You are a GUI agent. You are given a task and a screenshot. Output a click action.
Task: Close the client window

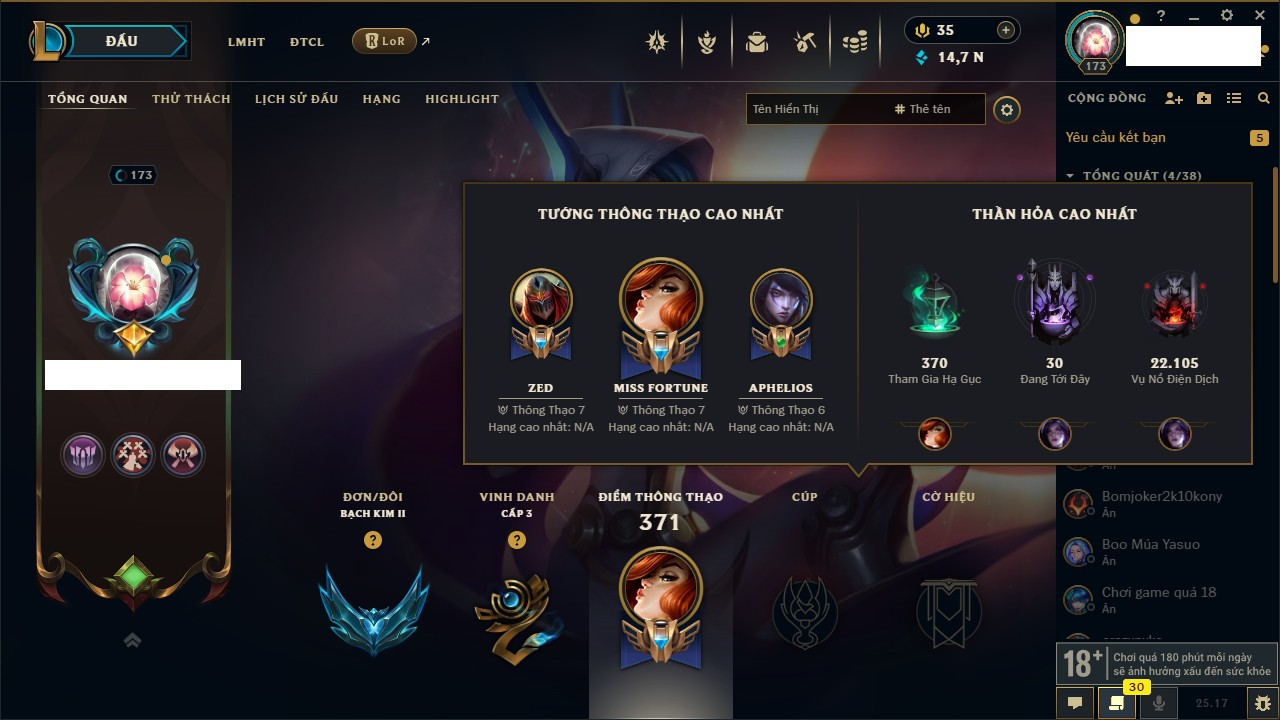1257,16
